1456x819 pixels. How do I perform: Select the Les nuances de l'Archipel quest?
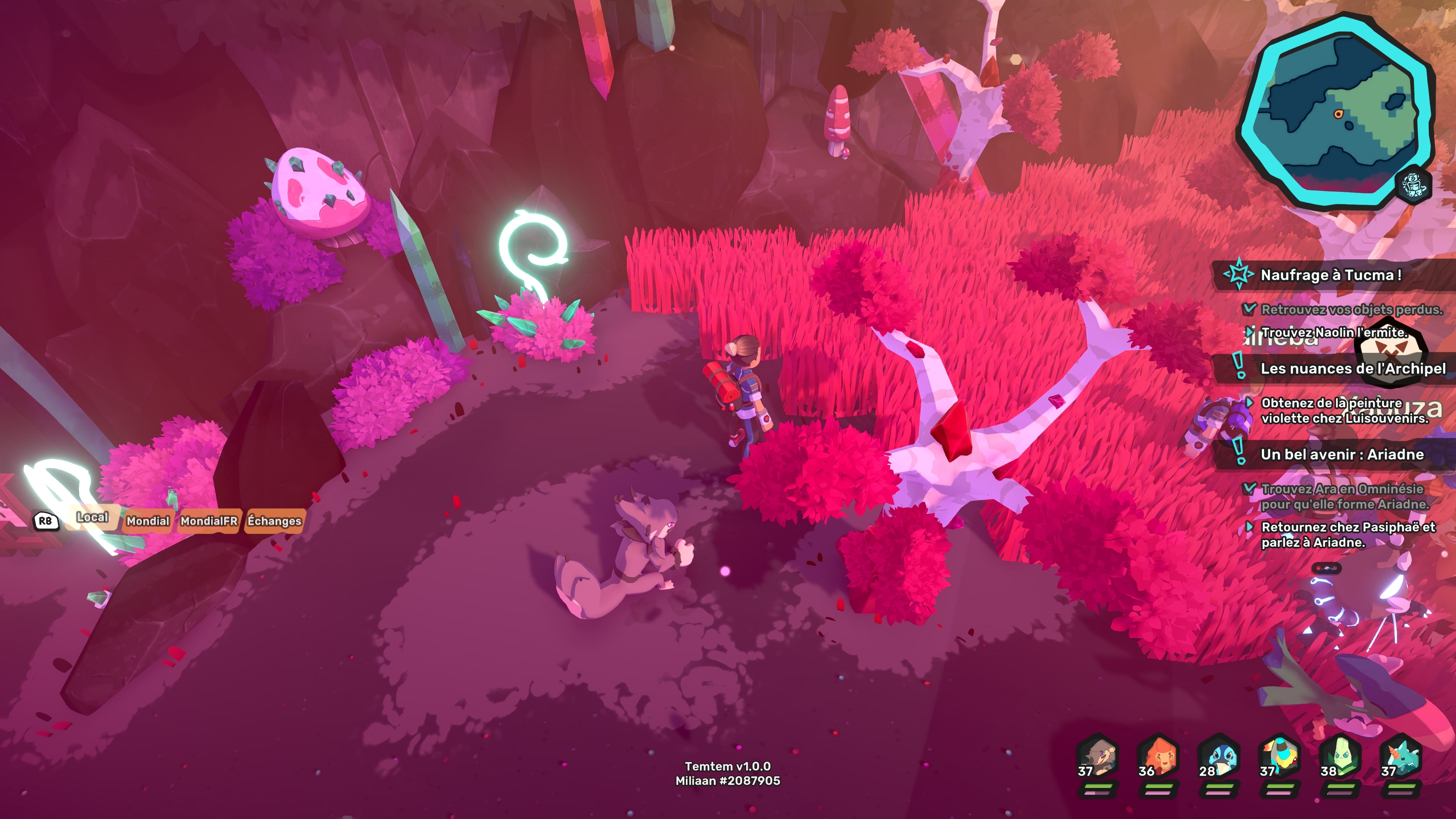(1352, 369)
